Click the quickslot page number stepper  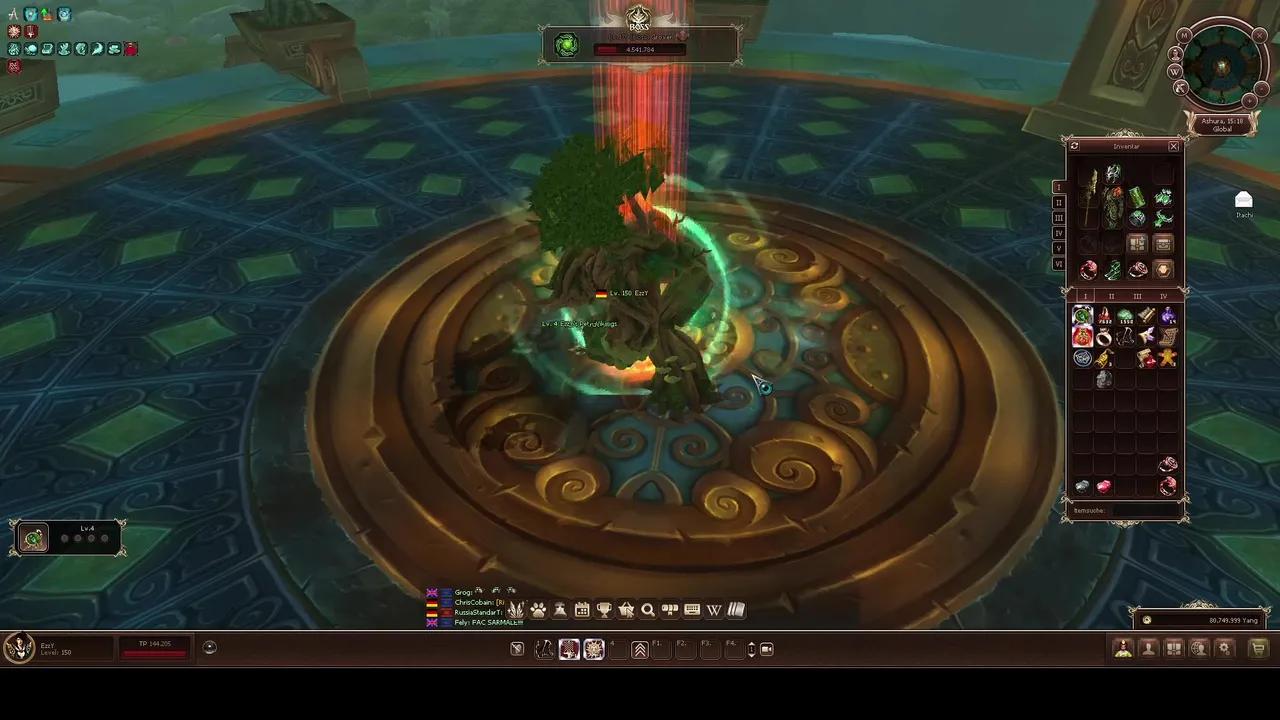pos(751,649)
